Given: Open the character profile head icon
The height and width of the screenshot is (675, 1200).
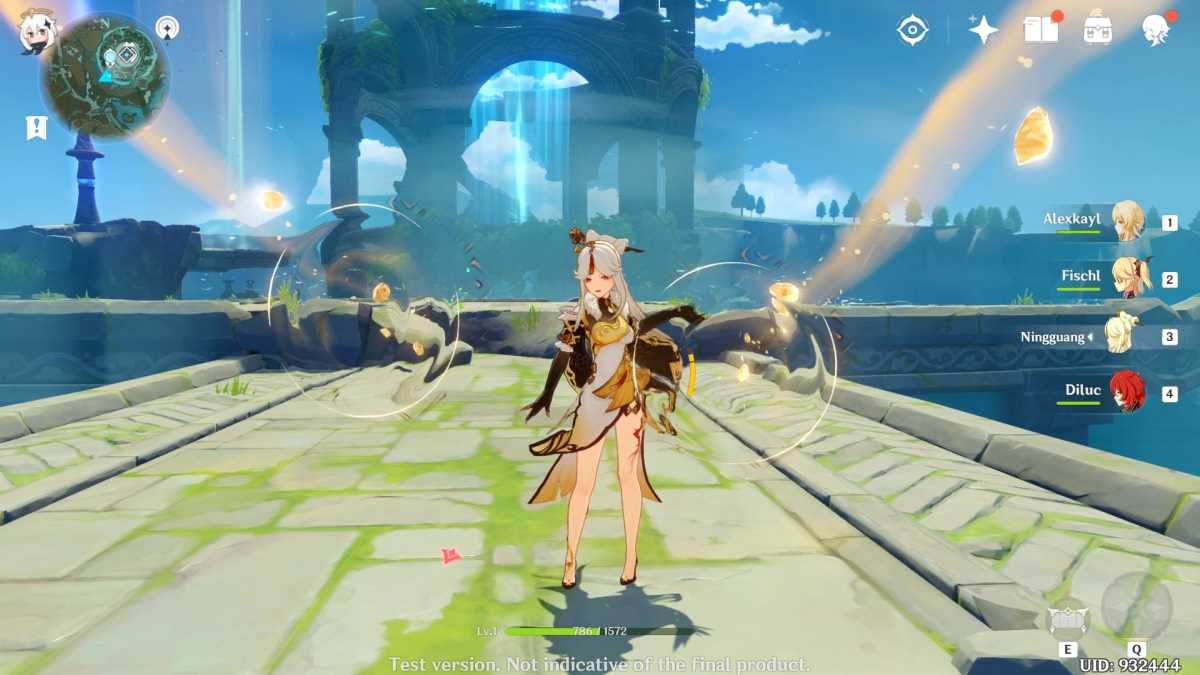Looking at the screenshot, I should (1157, 30).
